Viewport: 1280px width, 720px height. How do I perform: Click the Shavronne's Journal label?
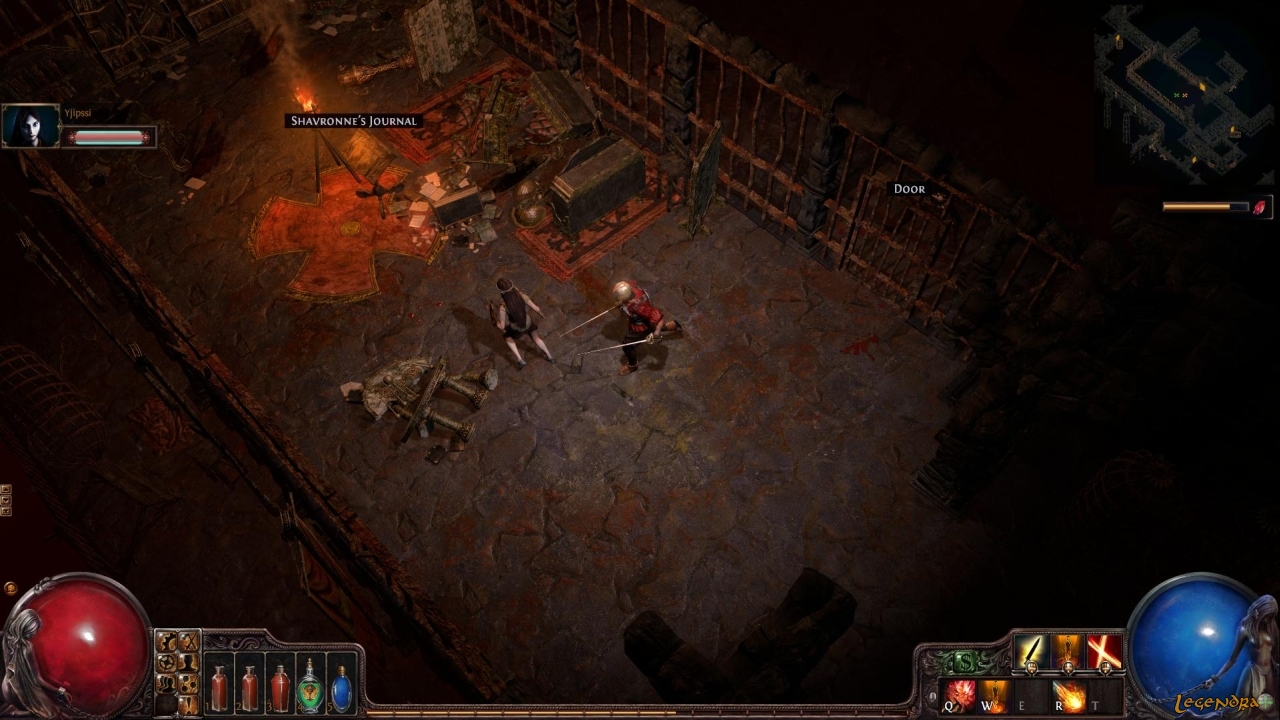353,121
